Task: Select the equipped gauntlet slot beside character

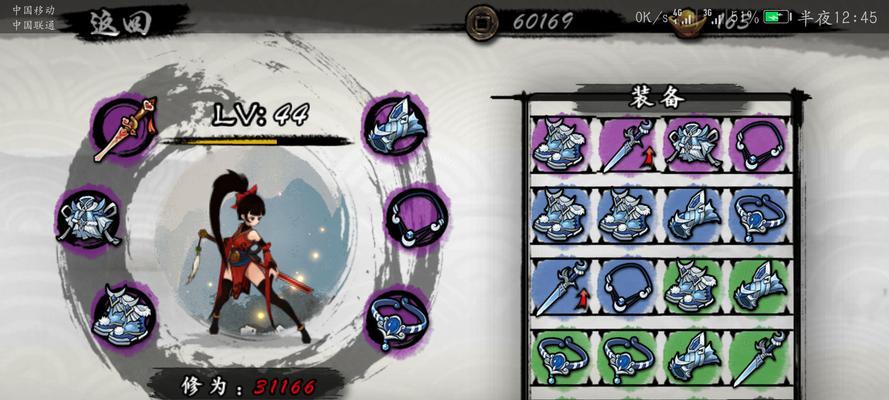Action: (x=393, y=127)
